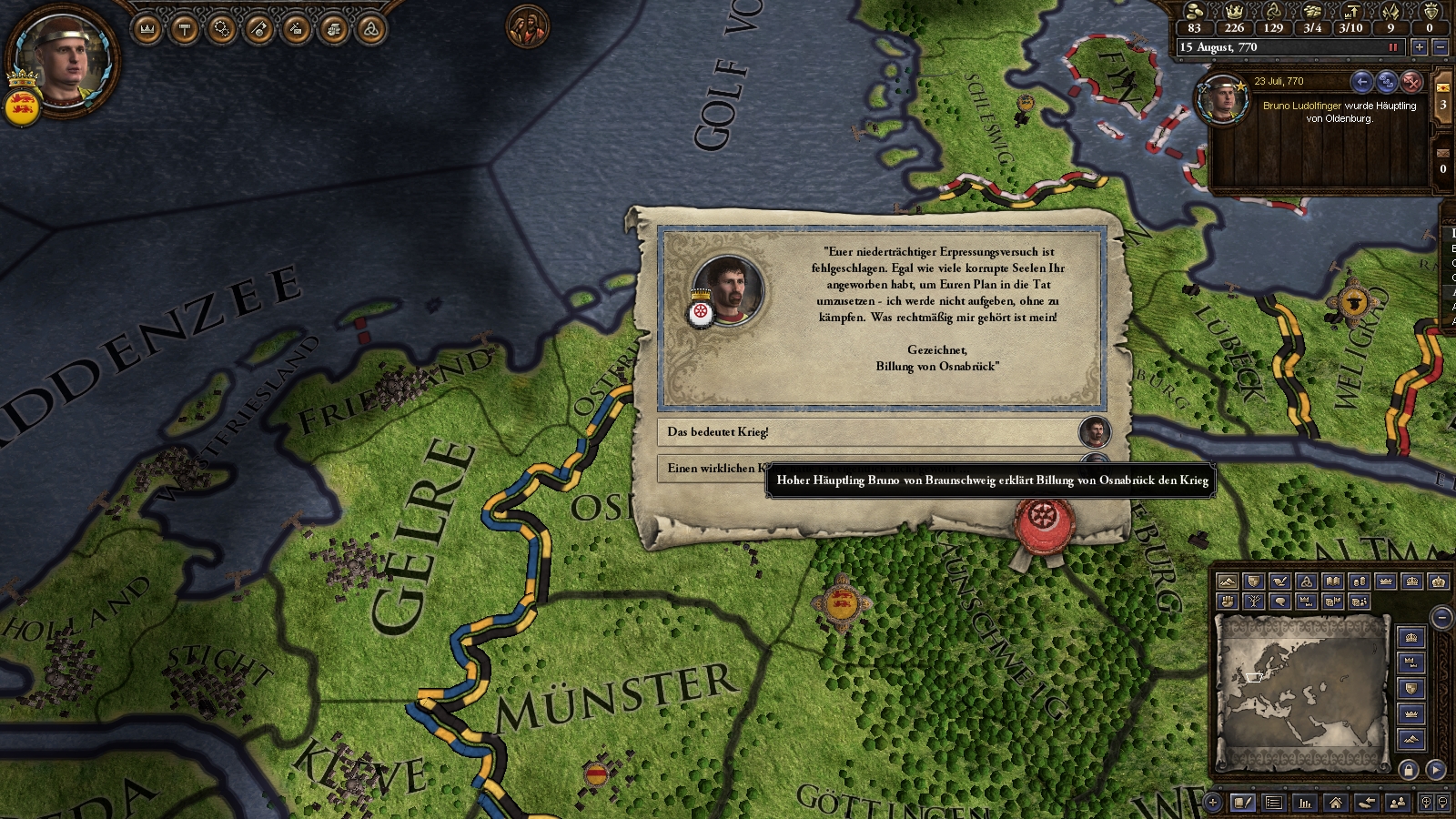This screenshot has width=1456, height=819.
Task: Open the triquetra religion menu in top bar
Action: (371, 30)
